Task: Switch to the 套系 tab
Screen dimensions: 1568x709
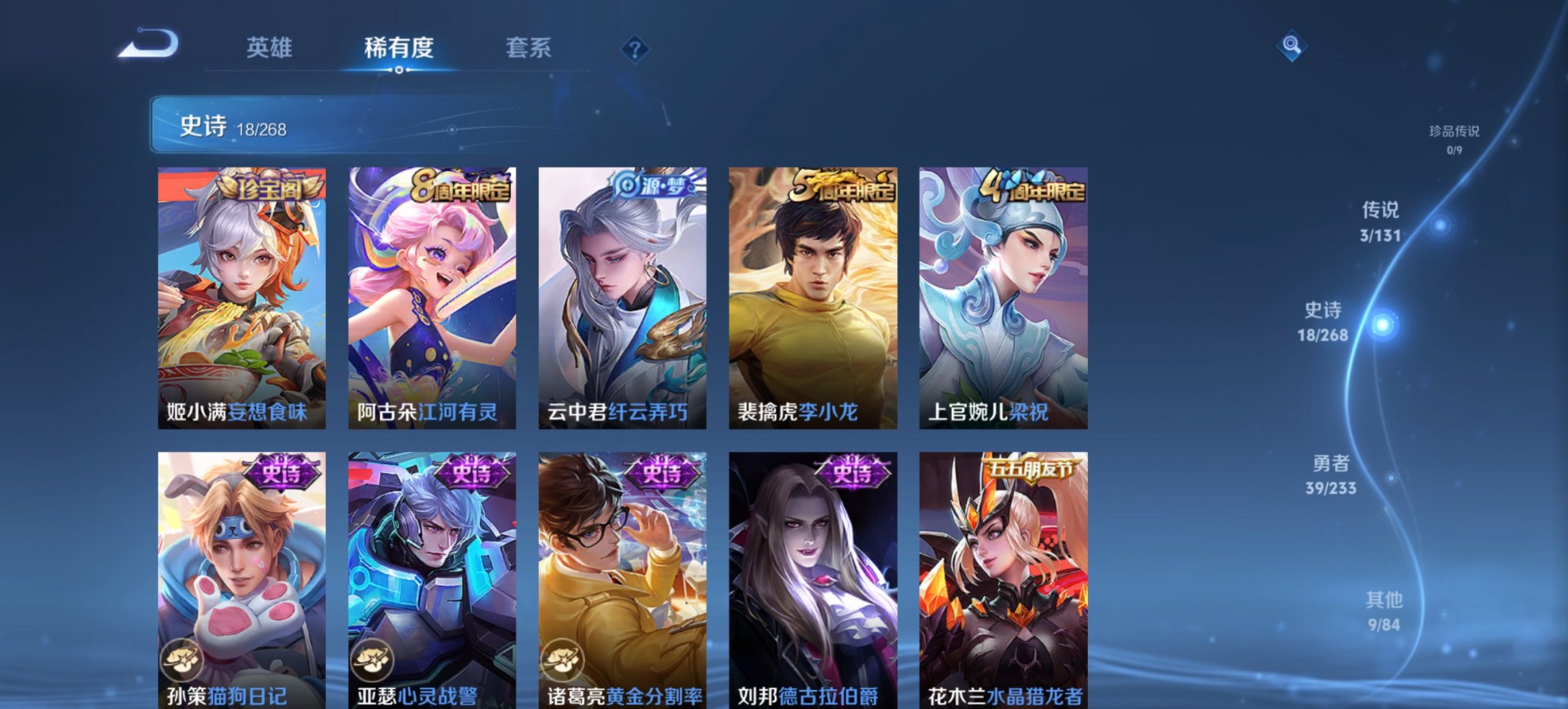Action: point(528,48)
